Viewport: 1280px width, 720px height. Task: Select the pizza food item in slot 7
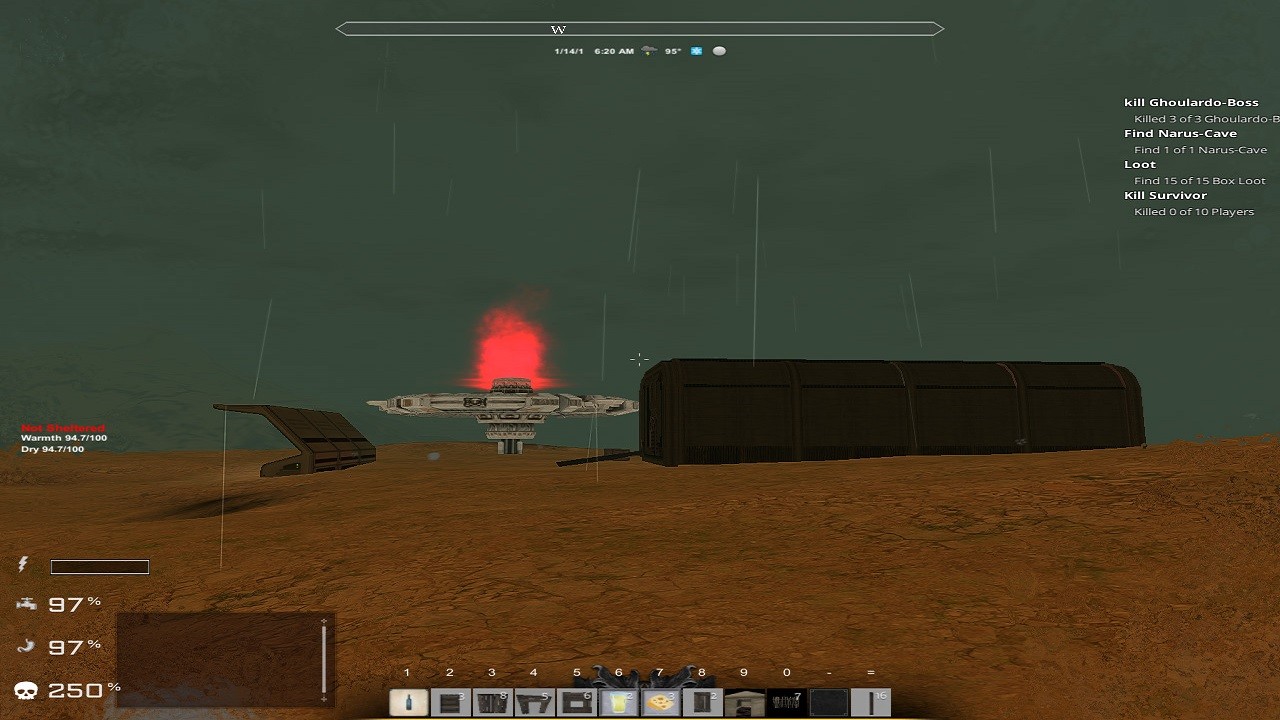pos(659,703)
